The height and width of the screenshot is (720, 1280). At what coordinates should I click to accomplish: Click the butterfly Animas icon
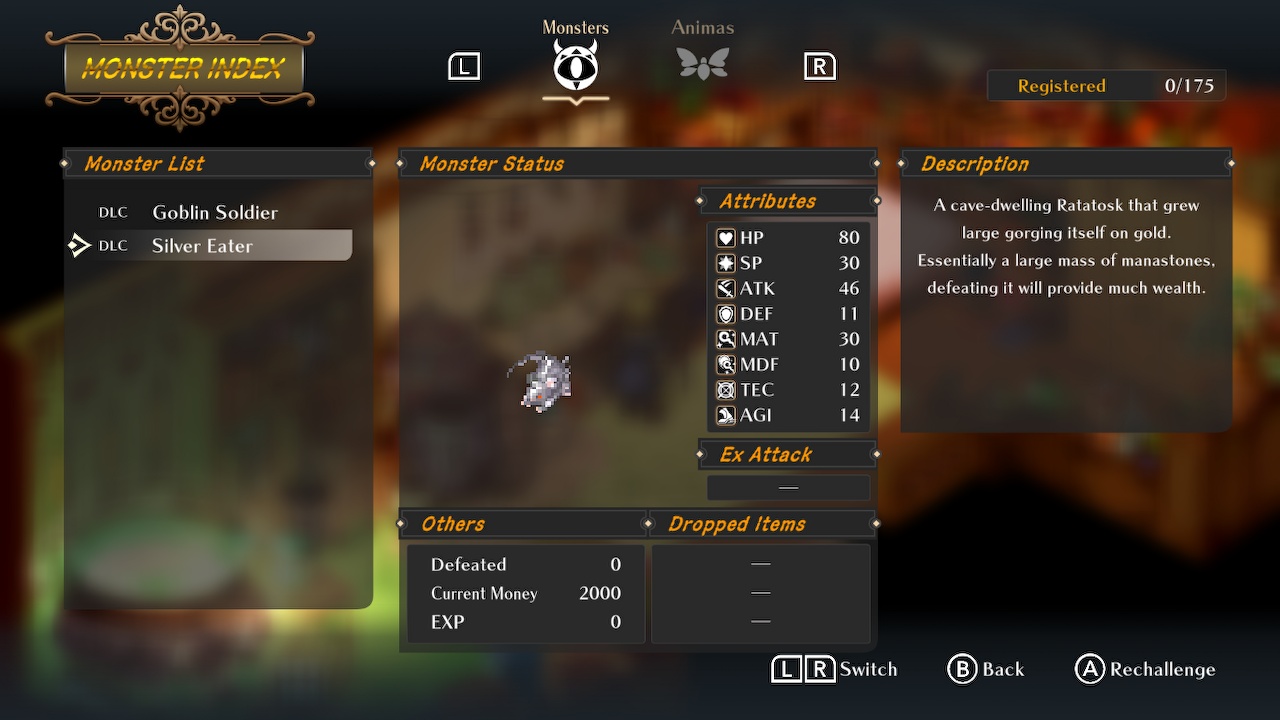coord(702,65)
